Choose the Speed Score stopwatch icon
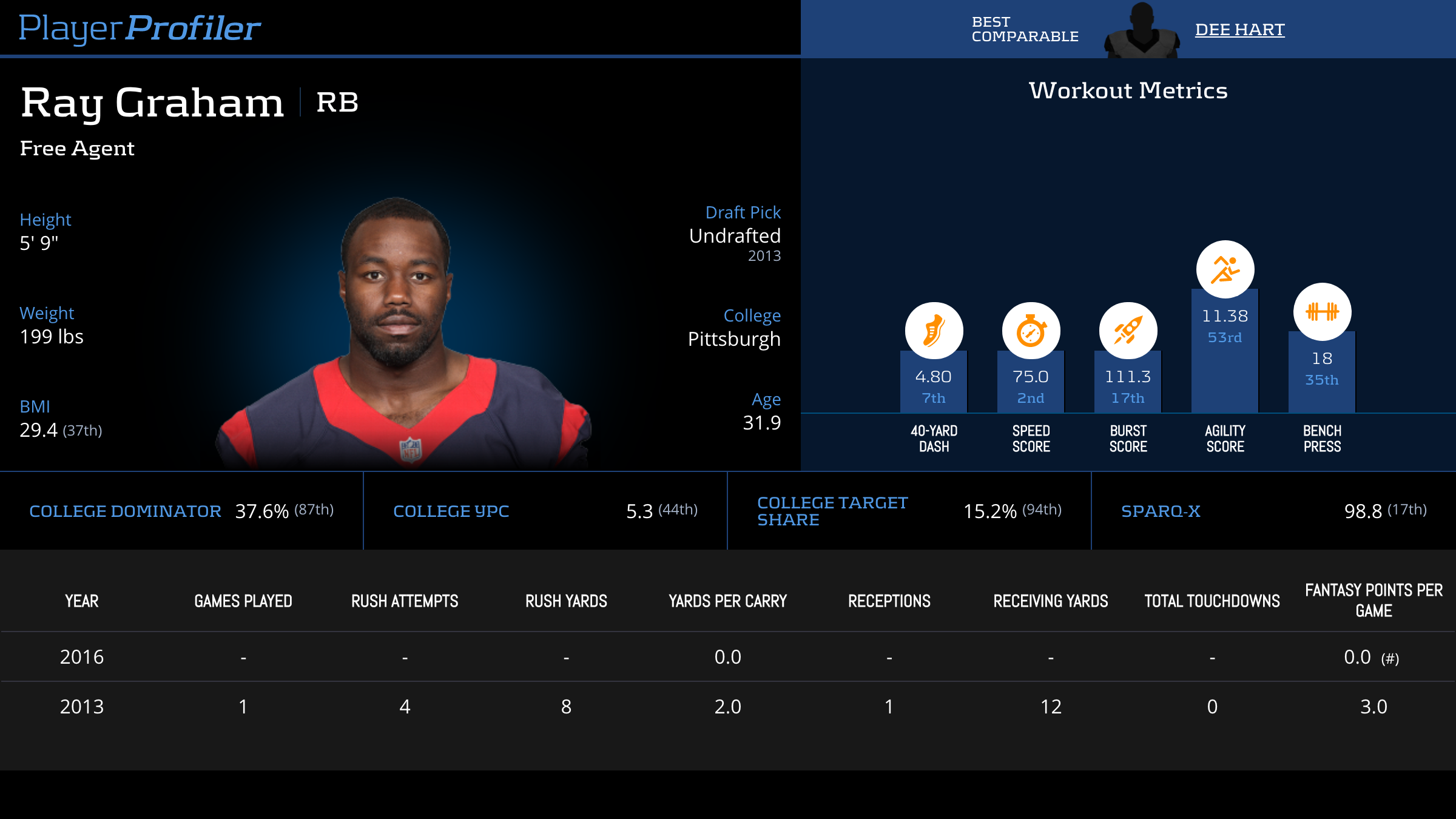Image resolution: width=1456 pixels, height=819 pixels. [x=1031, y=331]
